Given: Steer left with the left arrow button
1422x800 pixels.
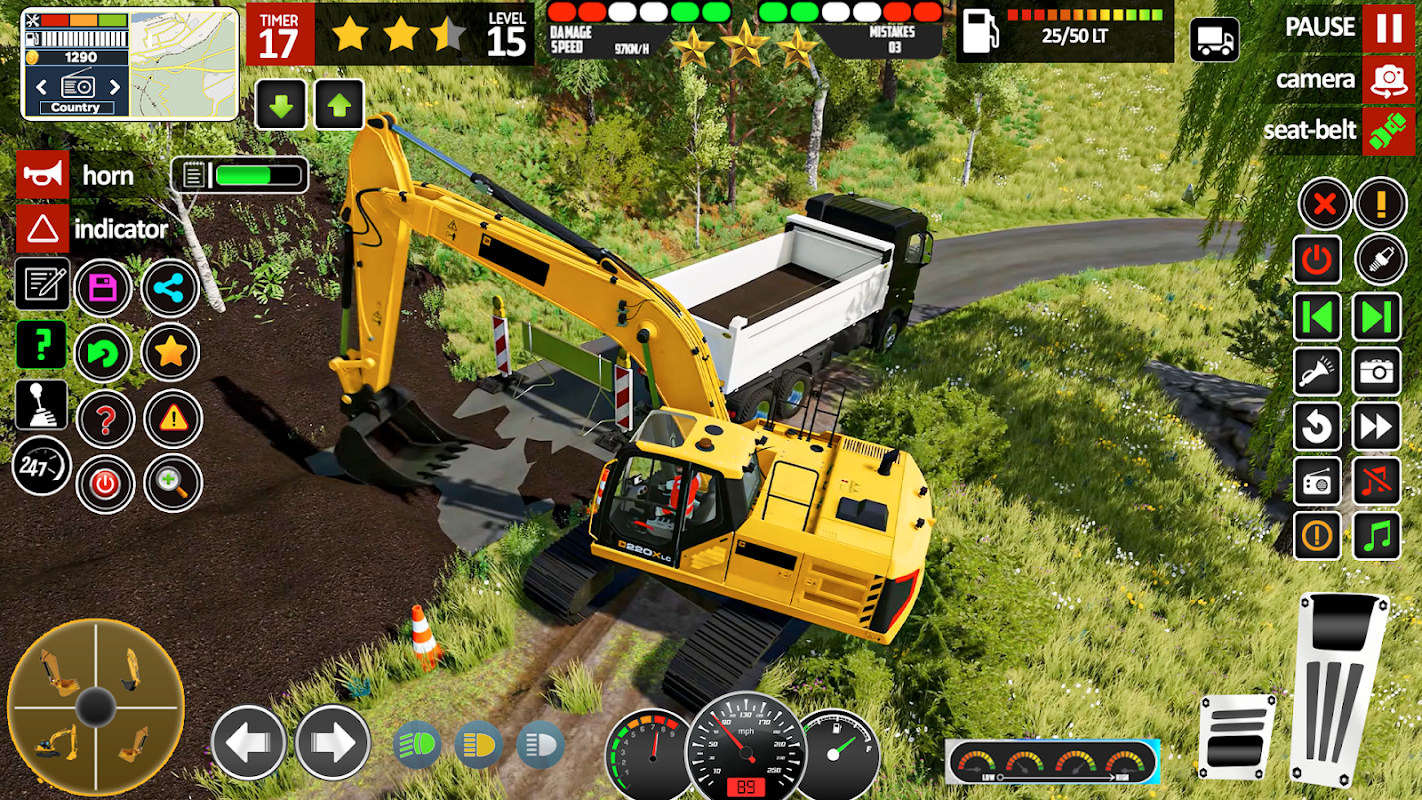Looking at the screenshot, I should (249, 742).
